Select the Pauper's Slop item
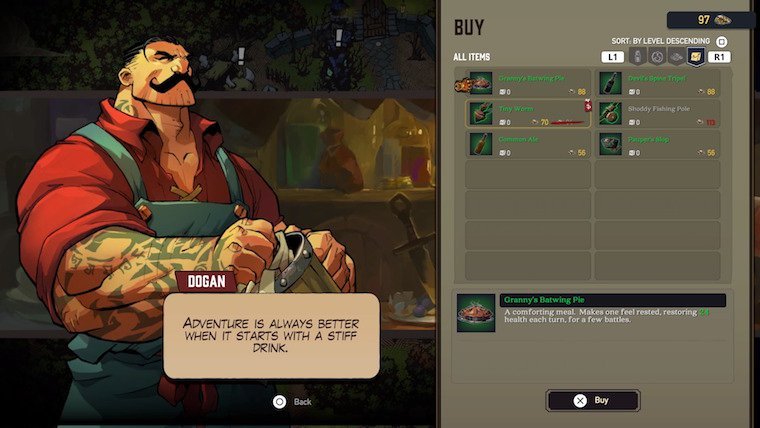Viewport: 760px width, 428px height. (658, 144)
